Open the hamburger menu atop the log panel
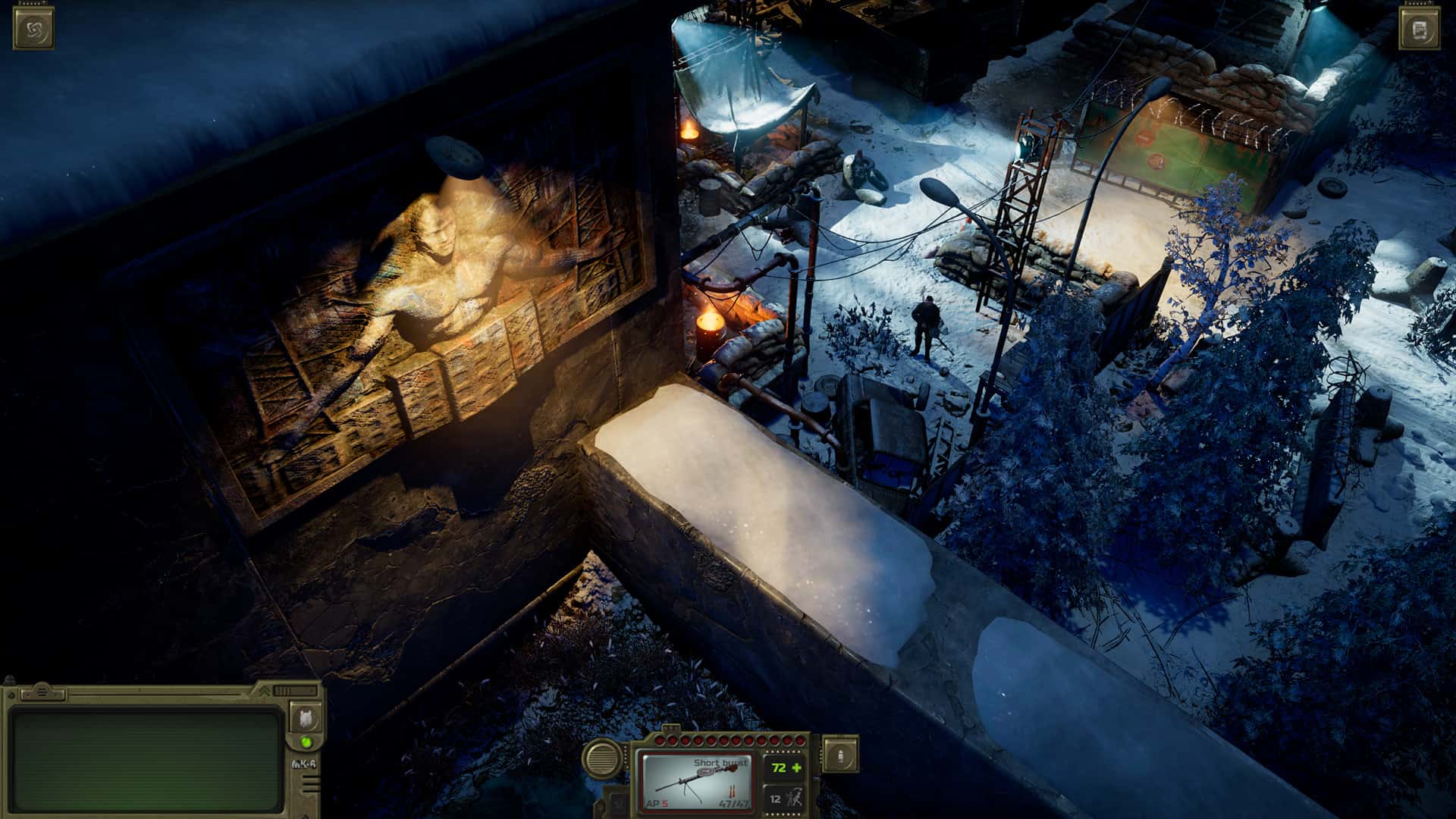Screen dimensions: 1456x819 tap(42, 692)
